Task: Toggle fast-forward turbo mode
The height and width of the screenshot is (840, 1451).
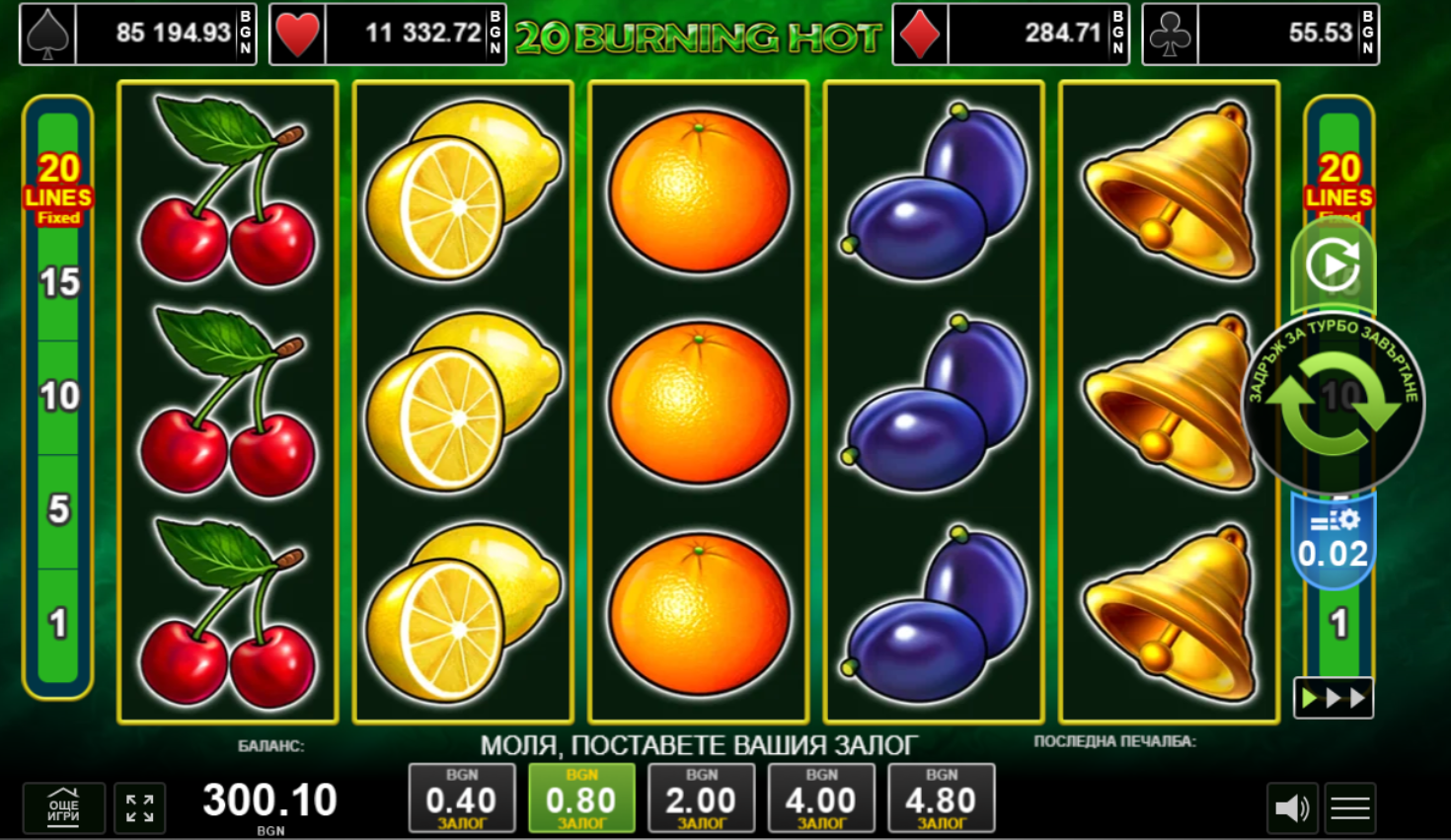Action: pyautogui.click(x=1333, y=698)
